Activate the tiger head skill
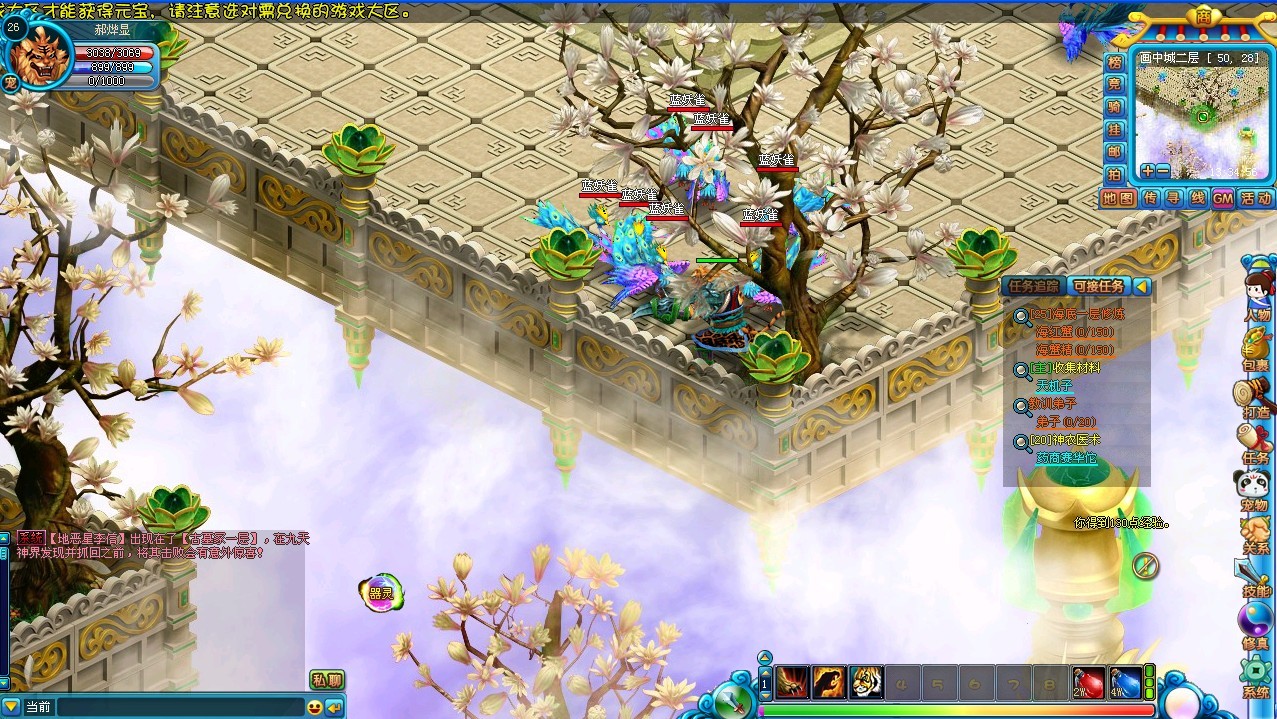This screenshot has width=1277, height=719. [x=866, y=682]
